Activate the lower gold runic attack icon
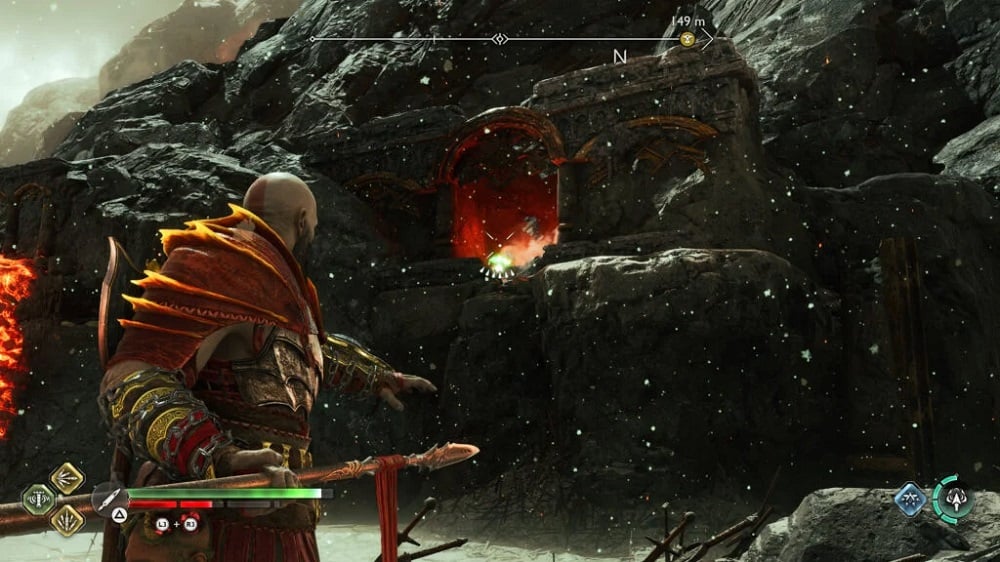This screenshot has height=562, width=1000. tap(67, 520)
